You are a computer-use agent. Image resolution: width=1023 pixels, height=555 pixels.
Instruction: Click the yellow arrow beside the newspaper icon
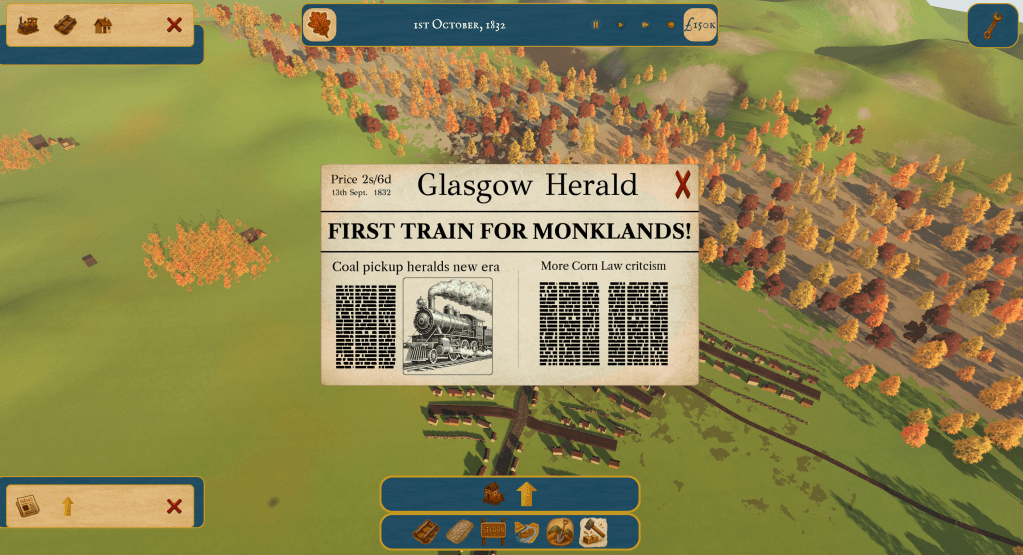68,506
